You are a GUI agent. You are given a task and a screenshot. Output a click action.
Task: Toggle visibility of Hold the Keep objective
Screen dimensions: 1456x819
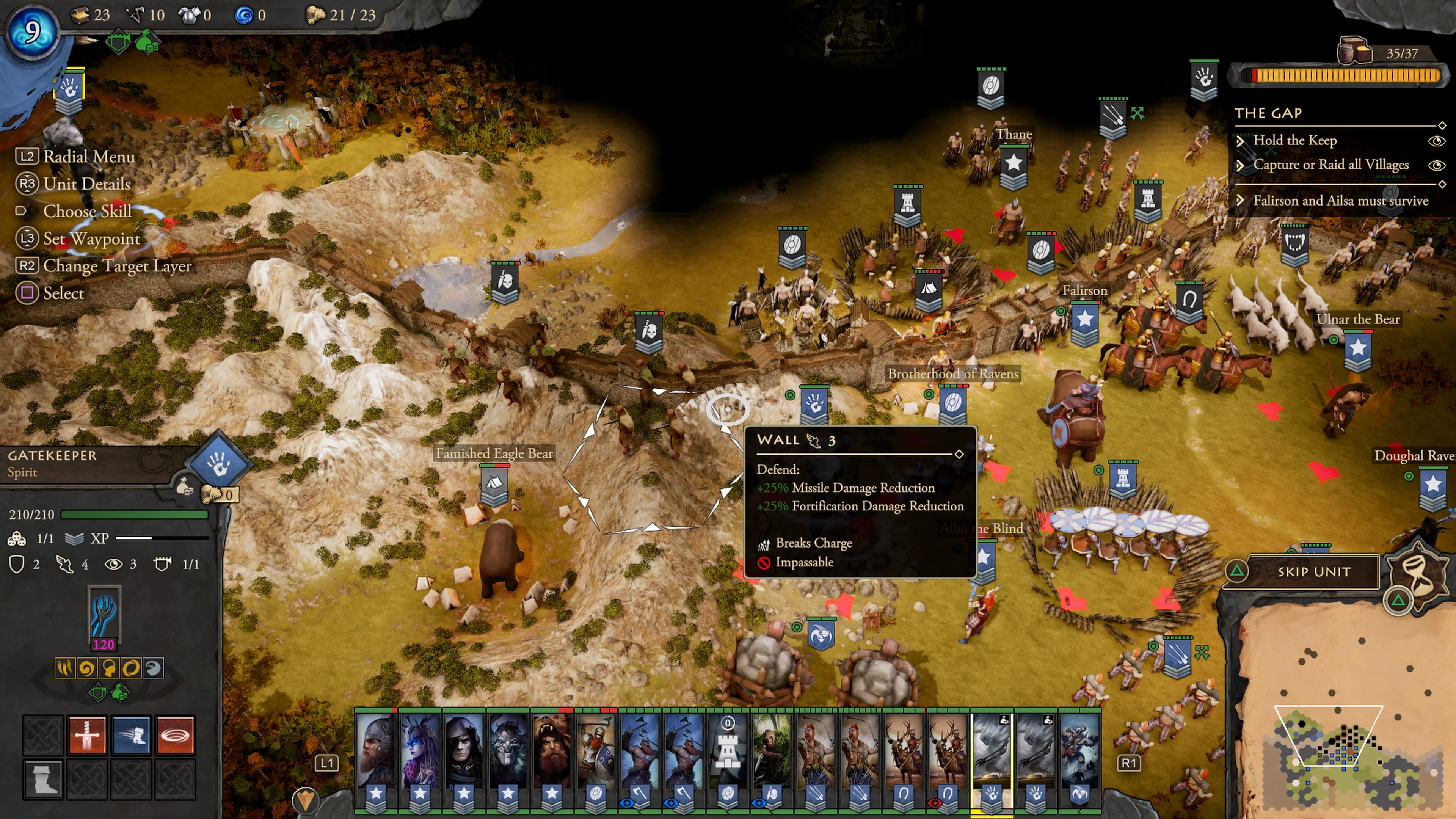(x=1436, y=141)
